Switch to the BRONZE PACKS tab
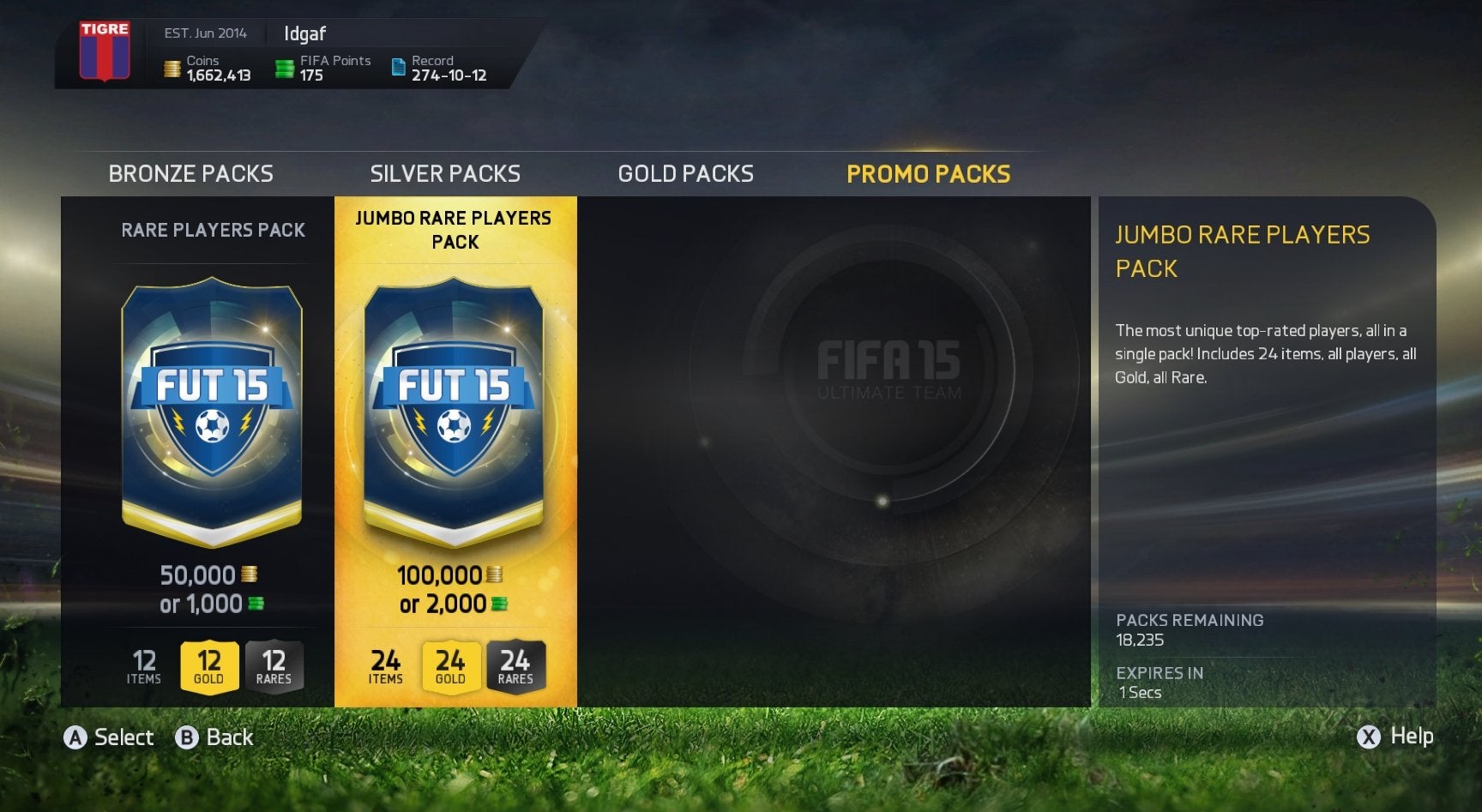Image resolution: width=1482 pixels, height=812 pixels. pos(190,173)
